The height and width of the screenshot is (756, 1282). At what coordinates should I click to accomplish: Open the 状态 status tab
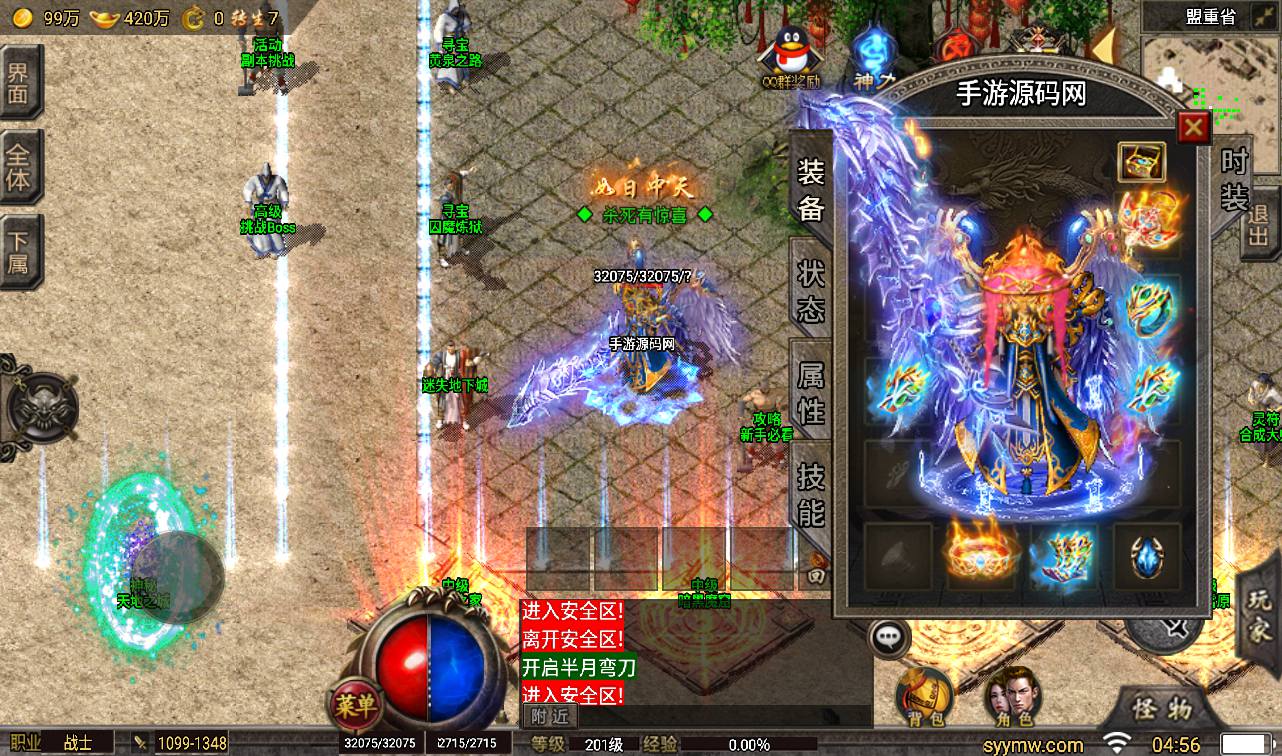click(810, 291)
